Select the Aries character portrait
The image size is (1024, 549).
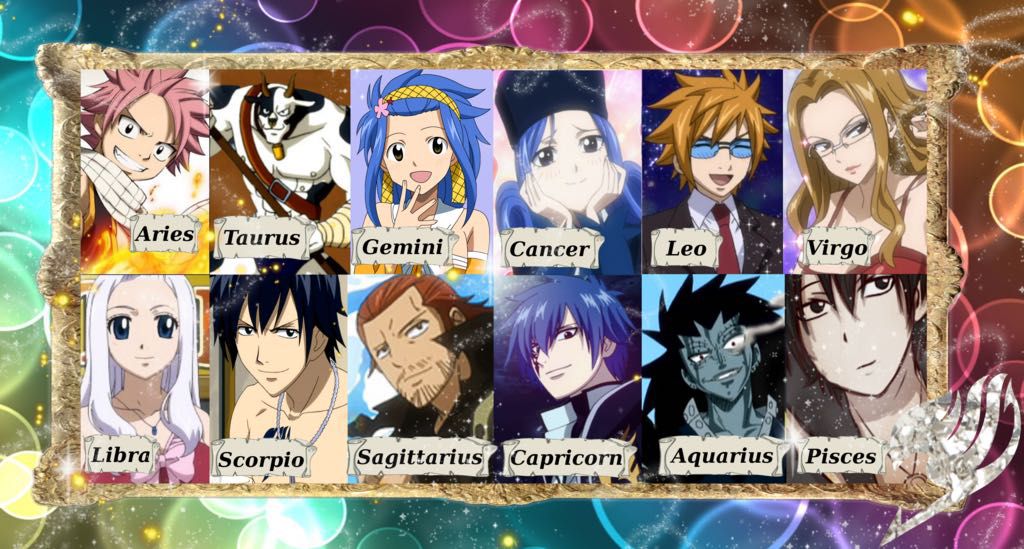[x=144, y=165]
